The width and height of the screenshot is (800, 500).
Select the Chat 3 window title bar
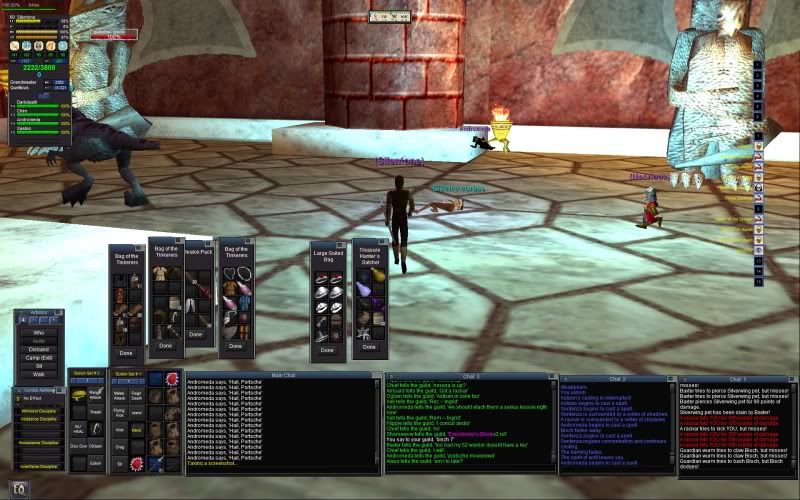tap(468, 376)
